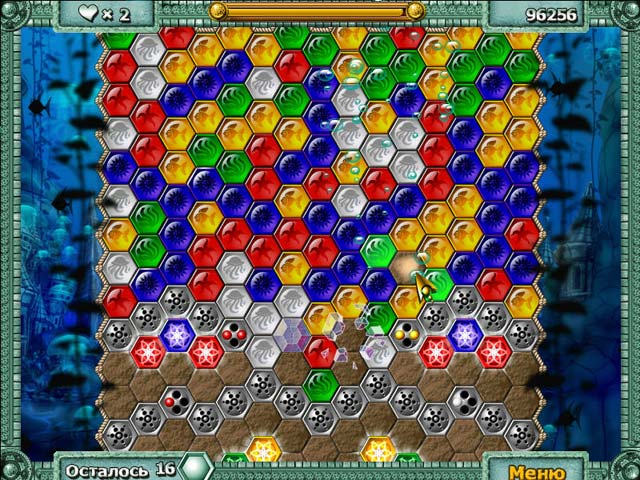Viewport: 640px width, 480px height.
Task: Open the Меню button
Action: [x=537, y=470]
